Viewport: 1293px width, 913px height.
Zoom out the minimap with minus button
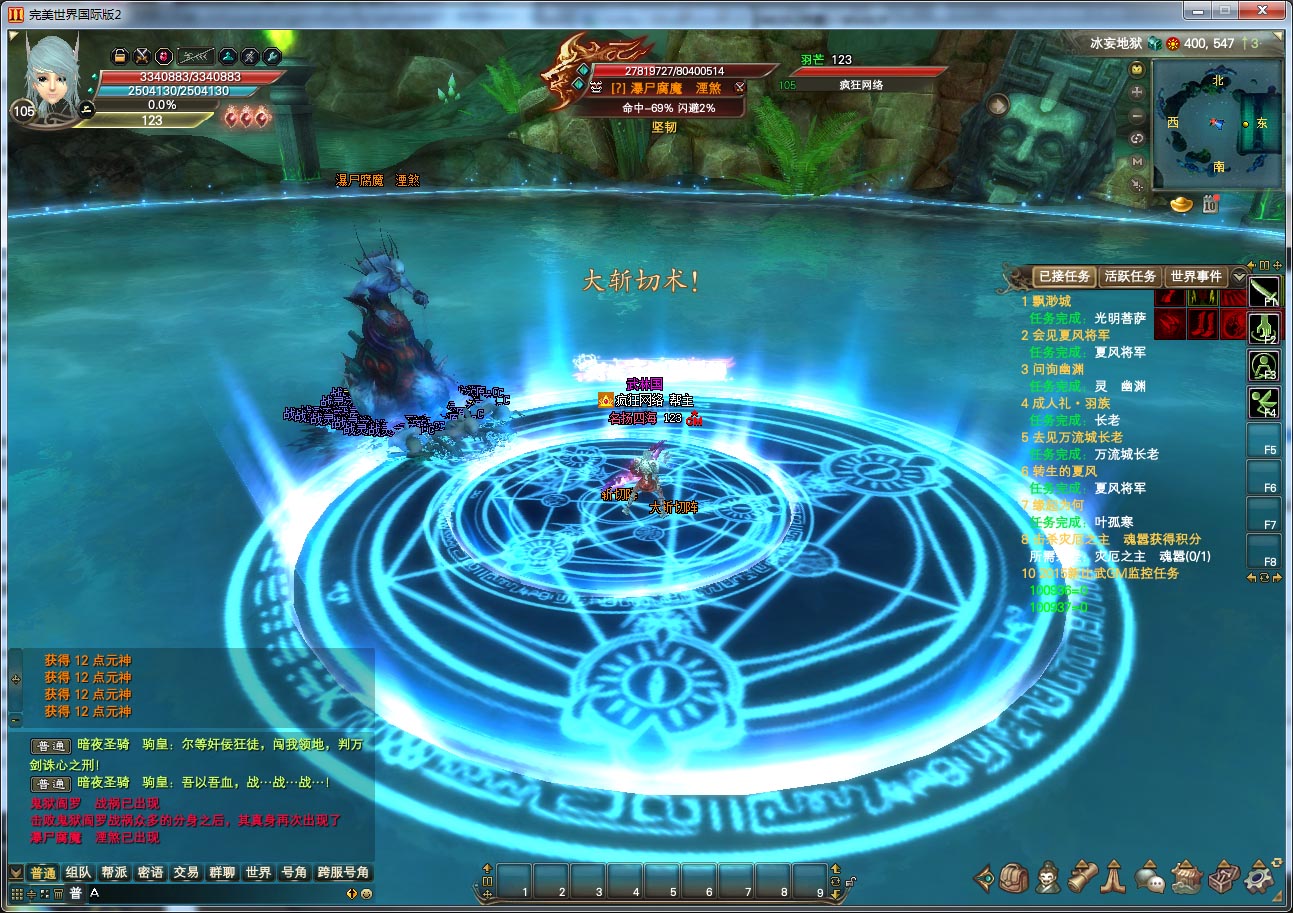click(x=1137, y=115)
